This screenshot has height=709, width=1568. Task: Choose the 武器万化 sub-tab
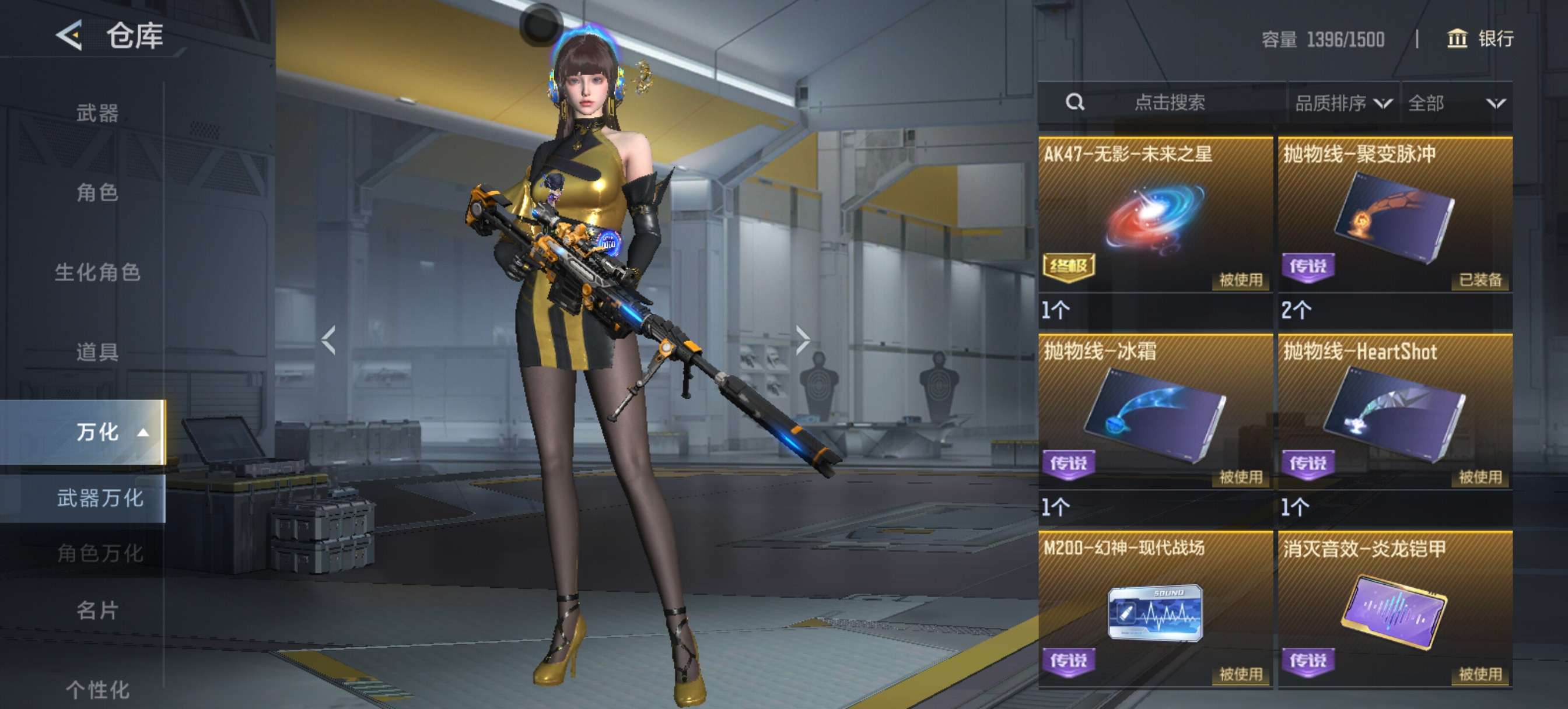100,499
